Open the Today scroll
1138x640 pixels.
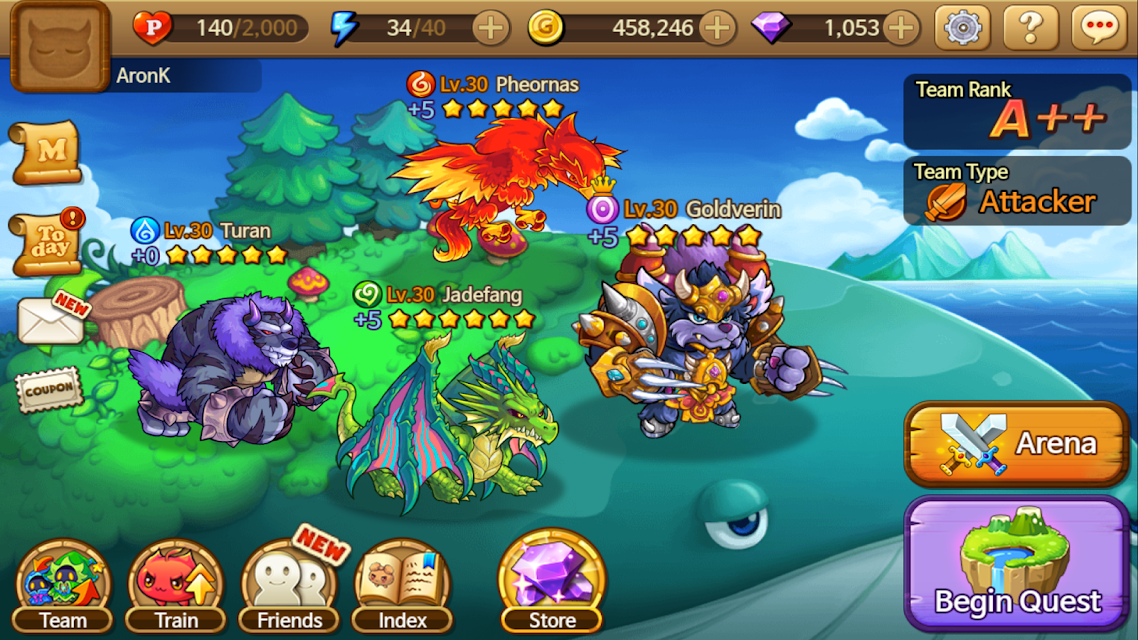pyautogui.click(x=46, y=243)
